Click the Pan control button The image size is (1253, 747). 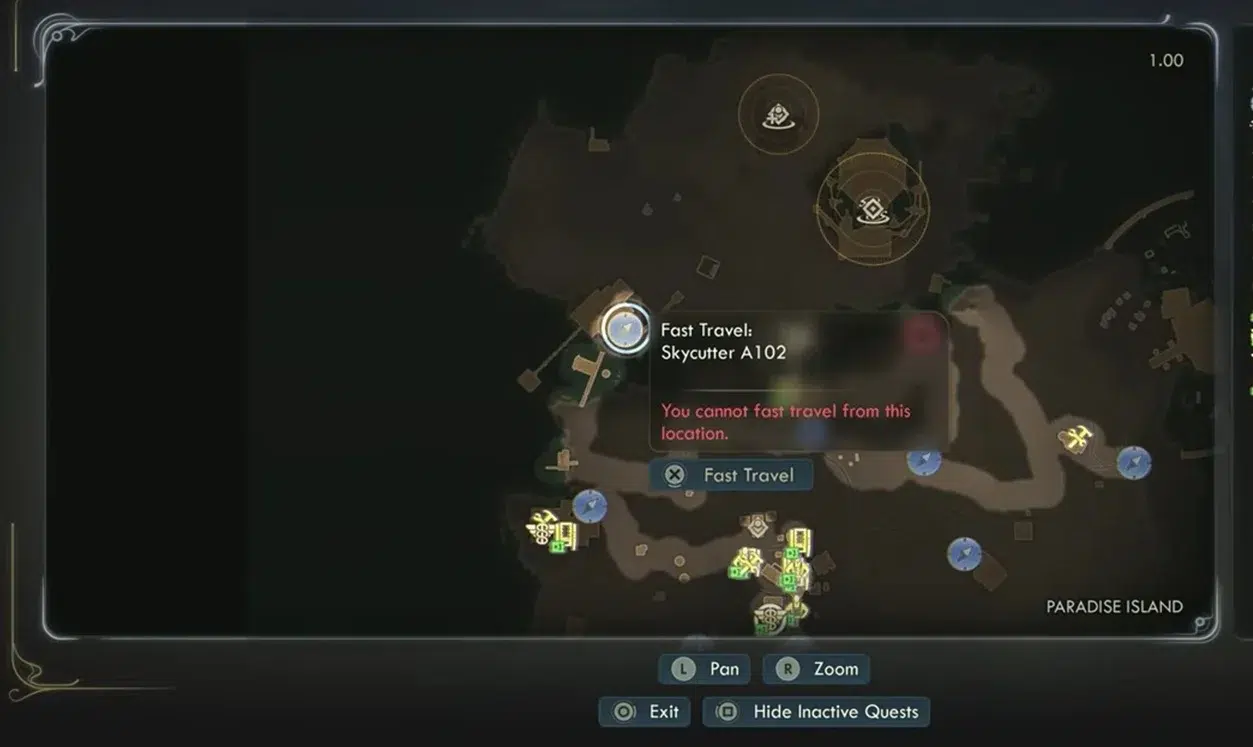[704, 669]
